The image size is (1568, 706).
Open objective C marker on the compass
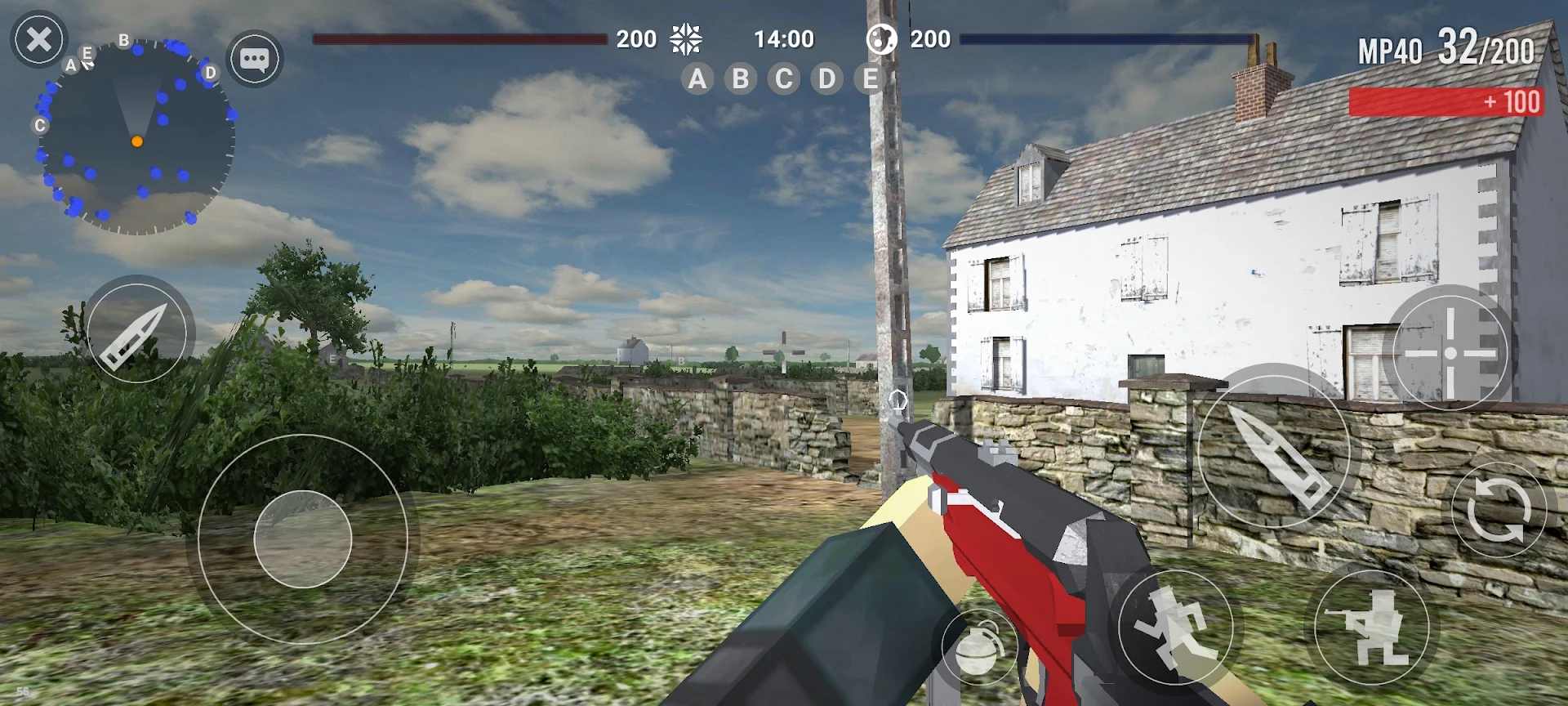click(x=38, y=126)
